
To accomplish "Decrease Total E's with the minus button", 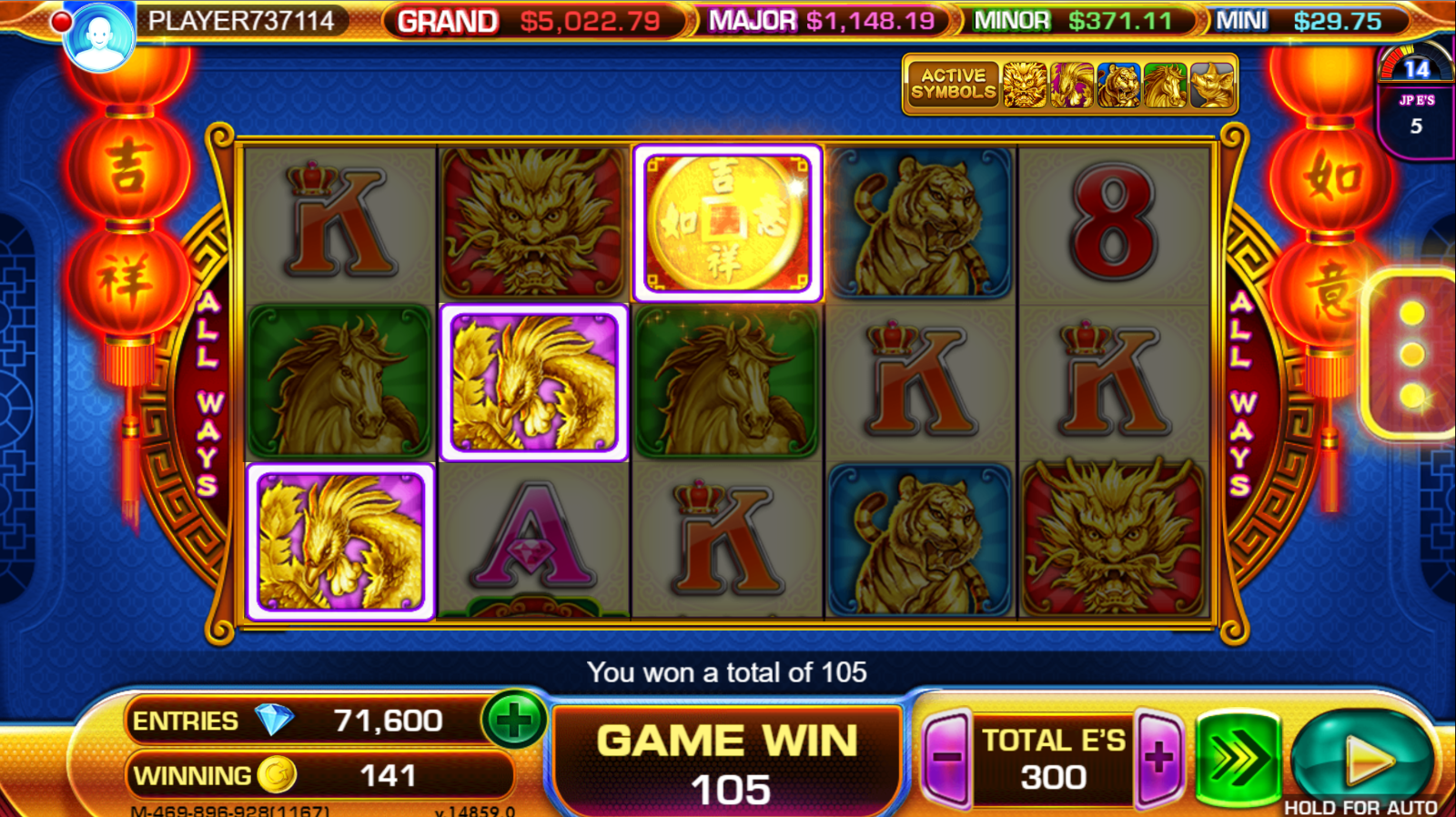I will [946, 758].
